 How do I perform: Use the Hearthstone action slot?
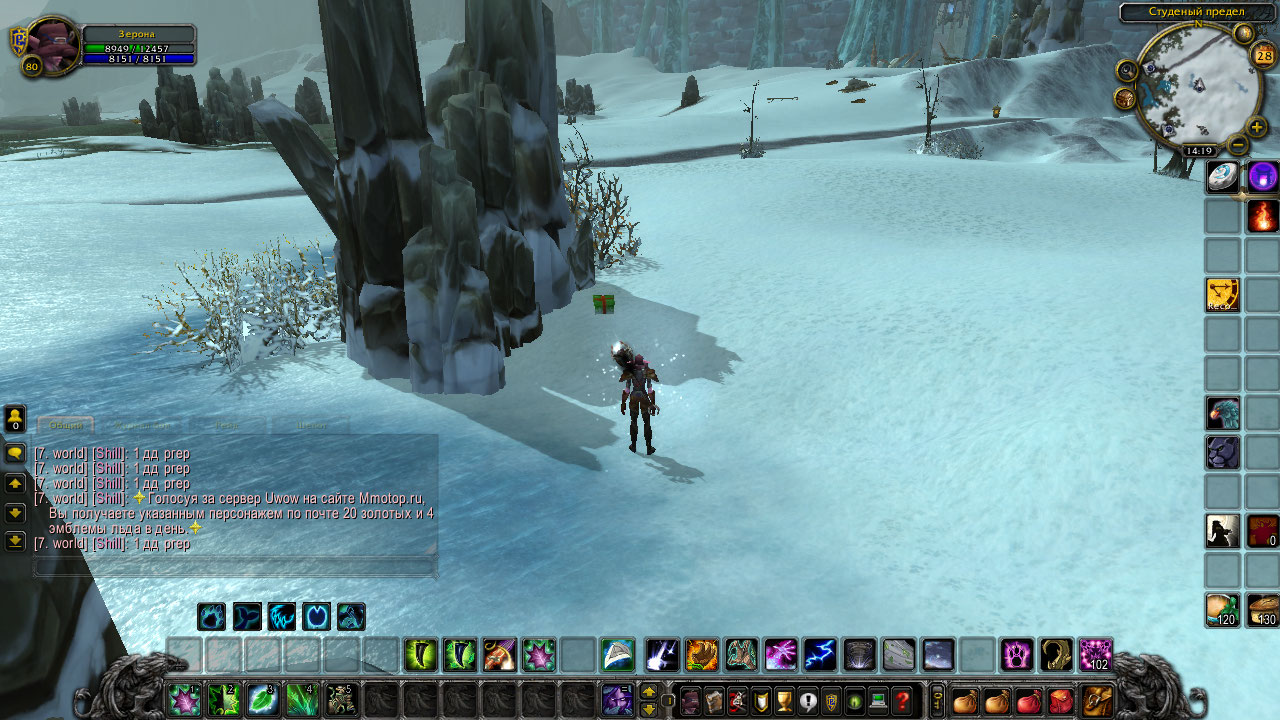point(1222,176)
